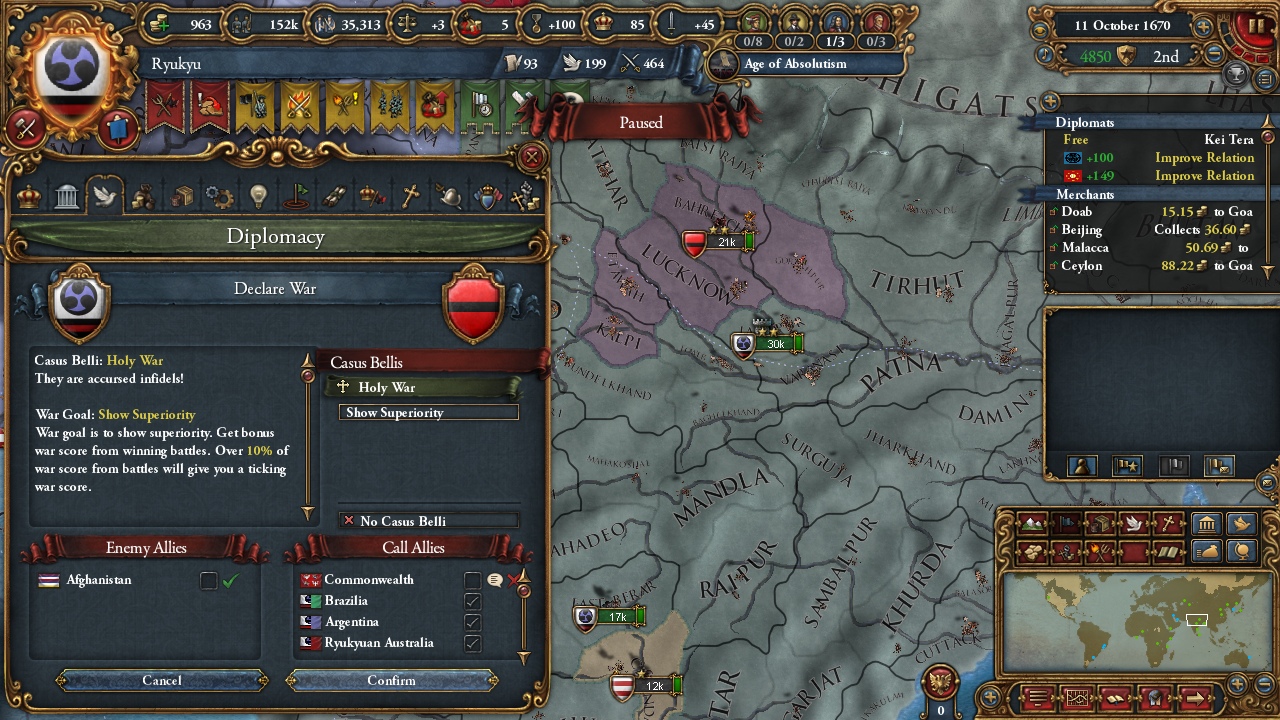Image resolution: width=1280 pixels, height=720 pixels.
Task: Select the trade mapmode icon
Action: [x=1099, y=524]
